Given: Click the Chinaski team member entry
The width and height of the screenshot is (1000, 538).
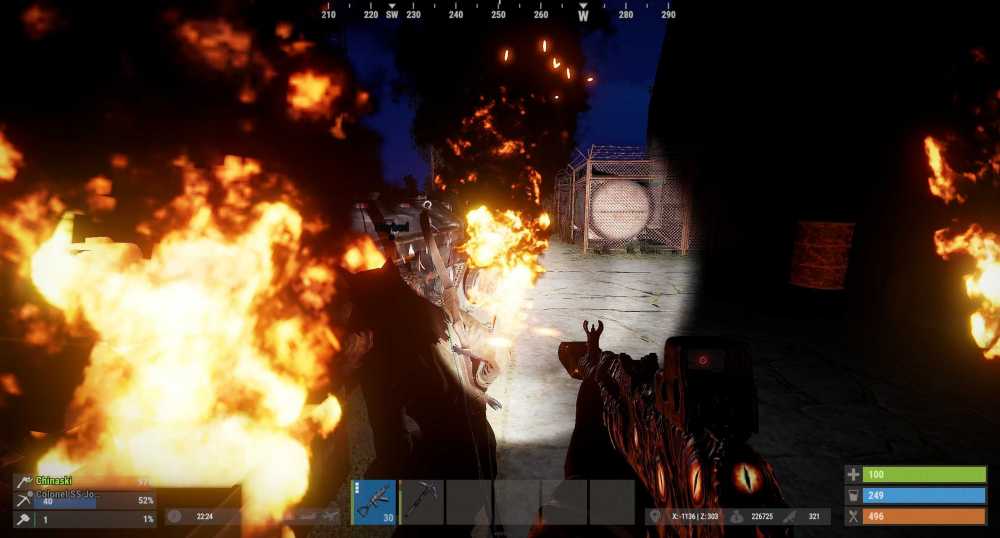Looking at the screenshot, I should (x=84, y=481).
